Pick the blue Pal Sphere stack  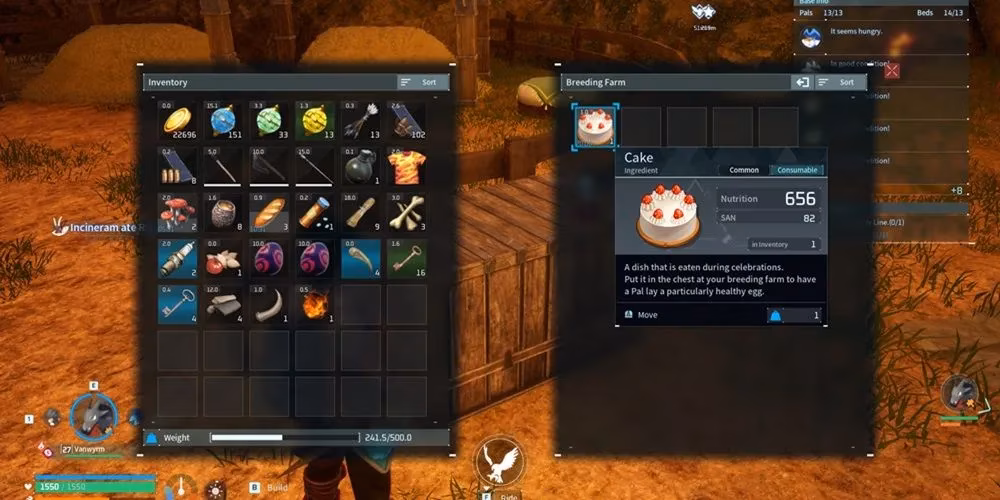224,121
